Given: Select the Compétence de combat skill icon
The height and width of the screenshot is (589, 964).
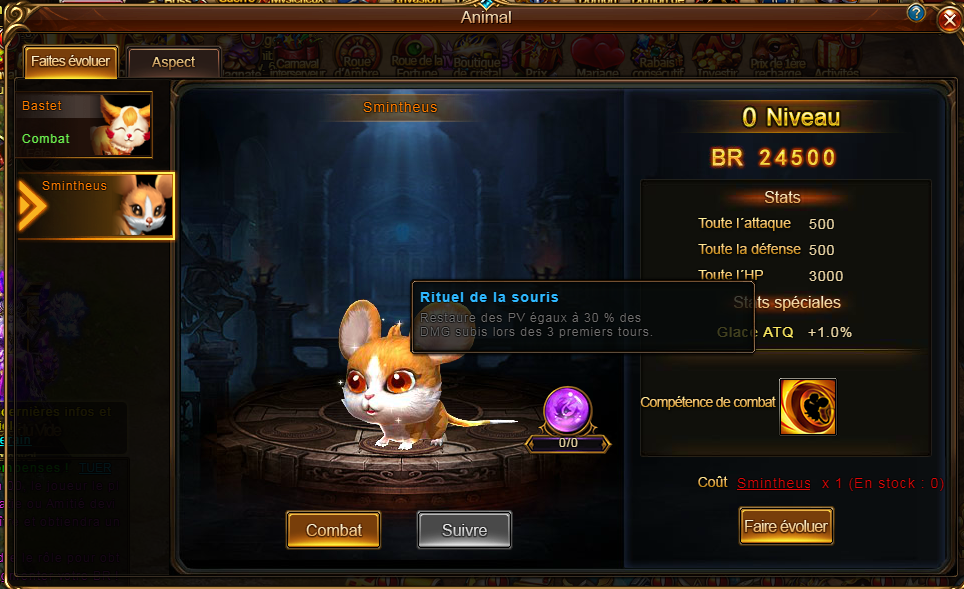Looking at the screenshot, I should tap(807, 407).
